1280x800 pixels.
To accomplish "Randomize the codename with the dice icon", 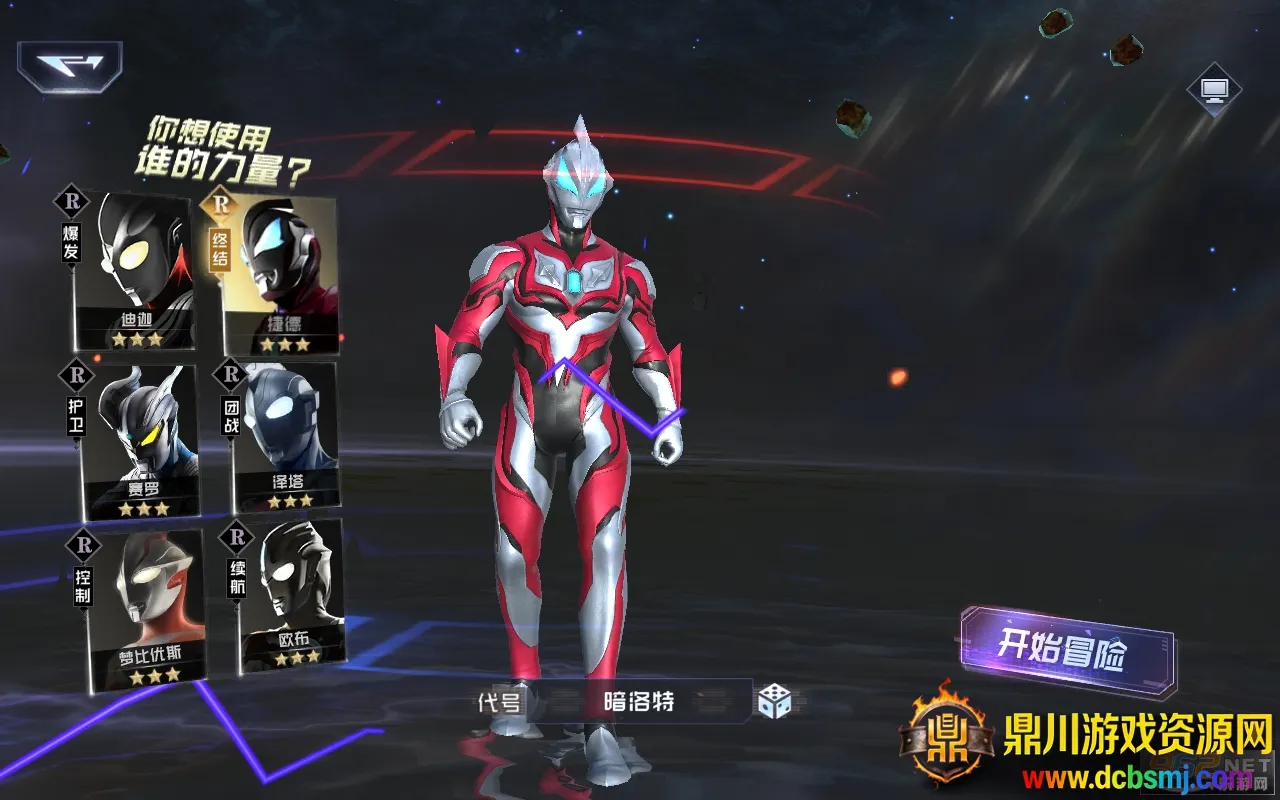I will coord(774,701).
